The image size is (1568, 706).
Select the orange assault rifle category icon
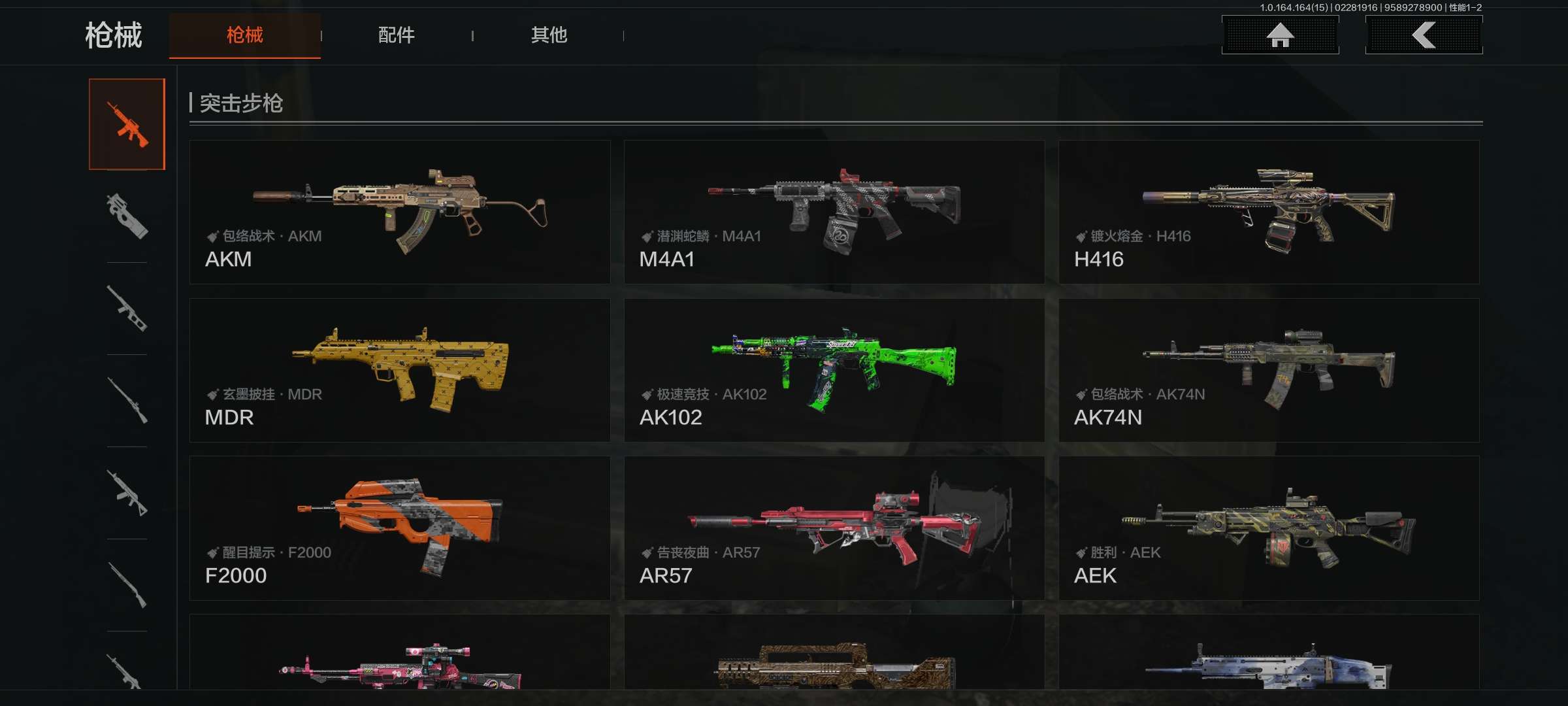[x=127, y=124]
